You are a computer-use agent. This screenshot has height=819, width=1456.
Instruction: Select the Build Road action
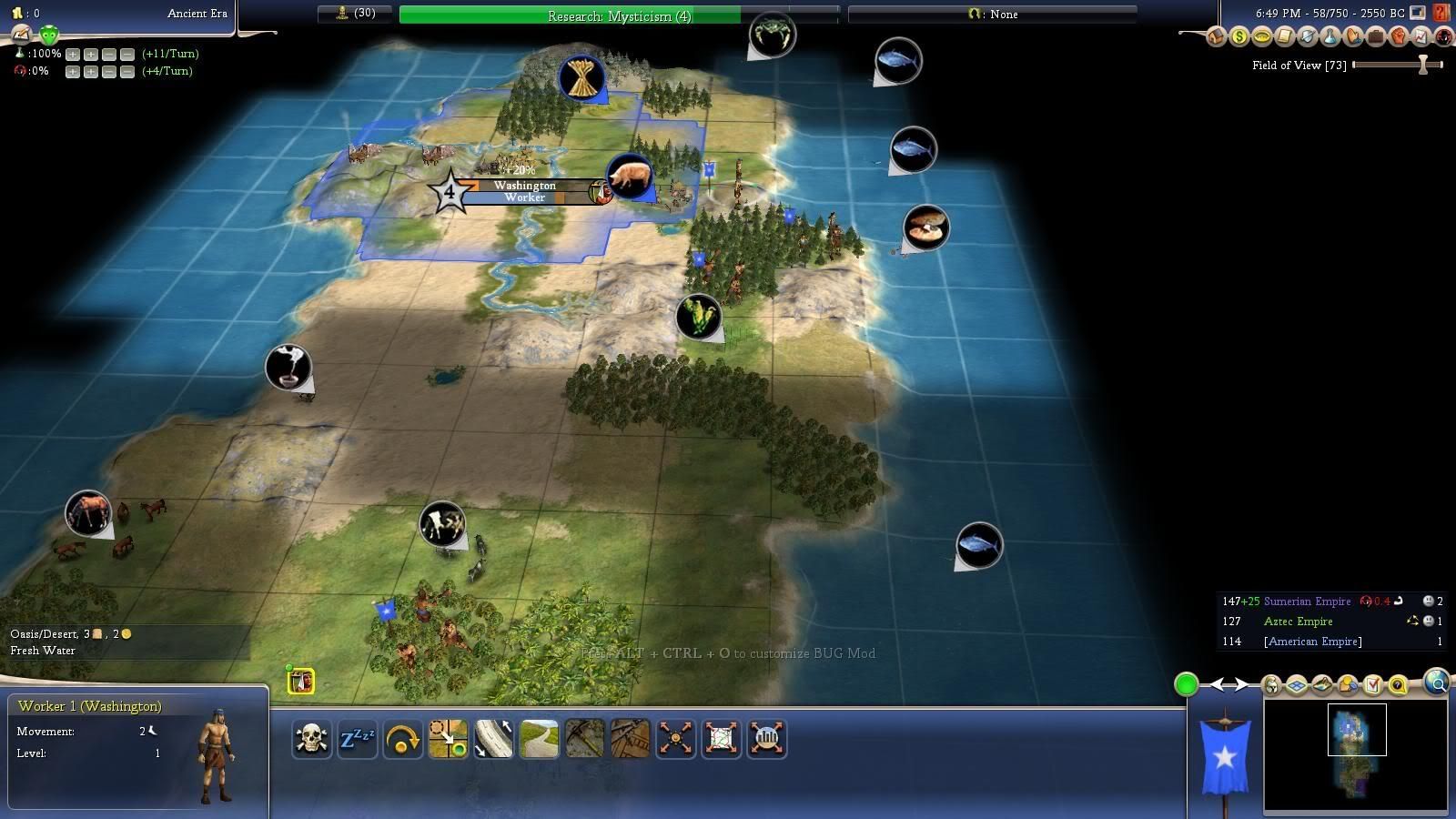click(539, 739)
